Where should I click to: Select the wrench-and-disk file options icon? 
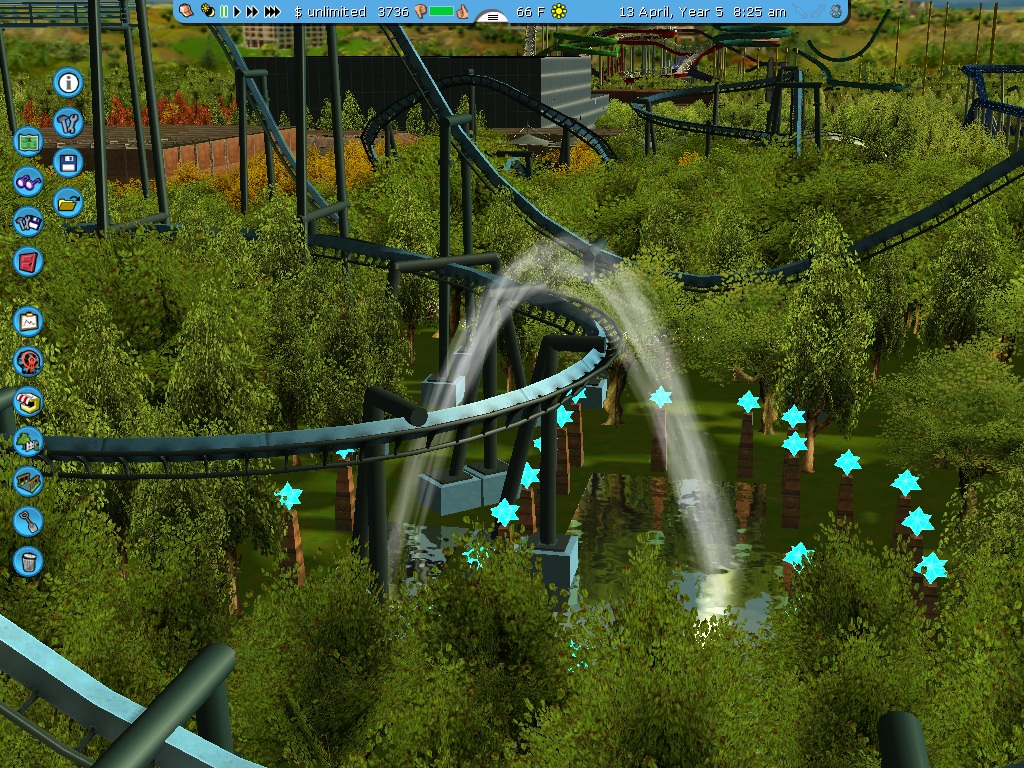point(28,221)
